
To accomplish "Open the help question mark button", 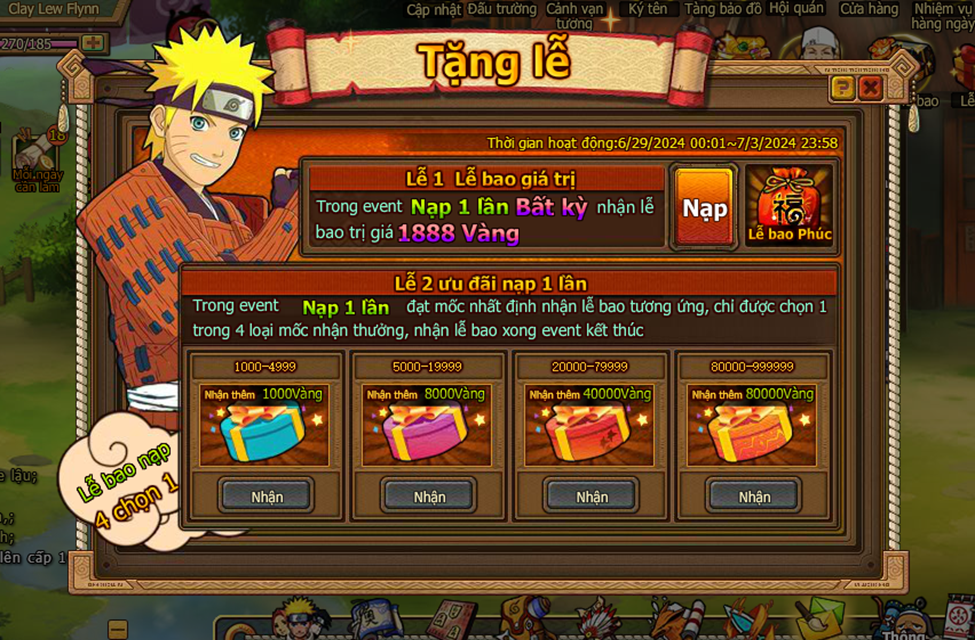I will point(843,88).
